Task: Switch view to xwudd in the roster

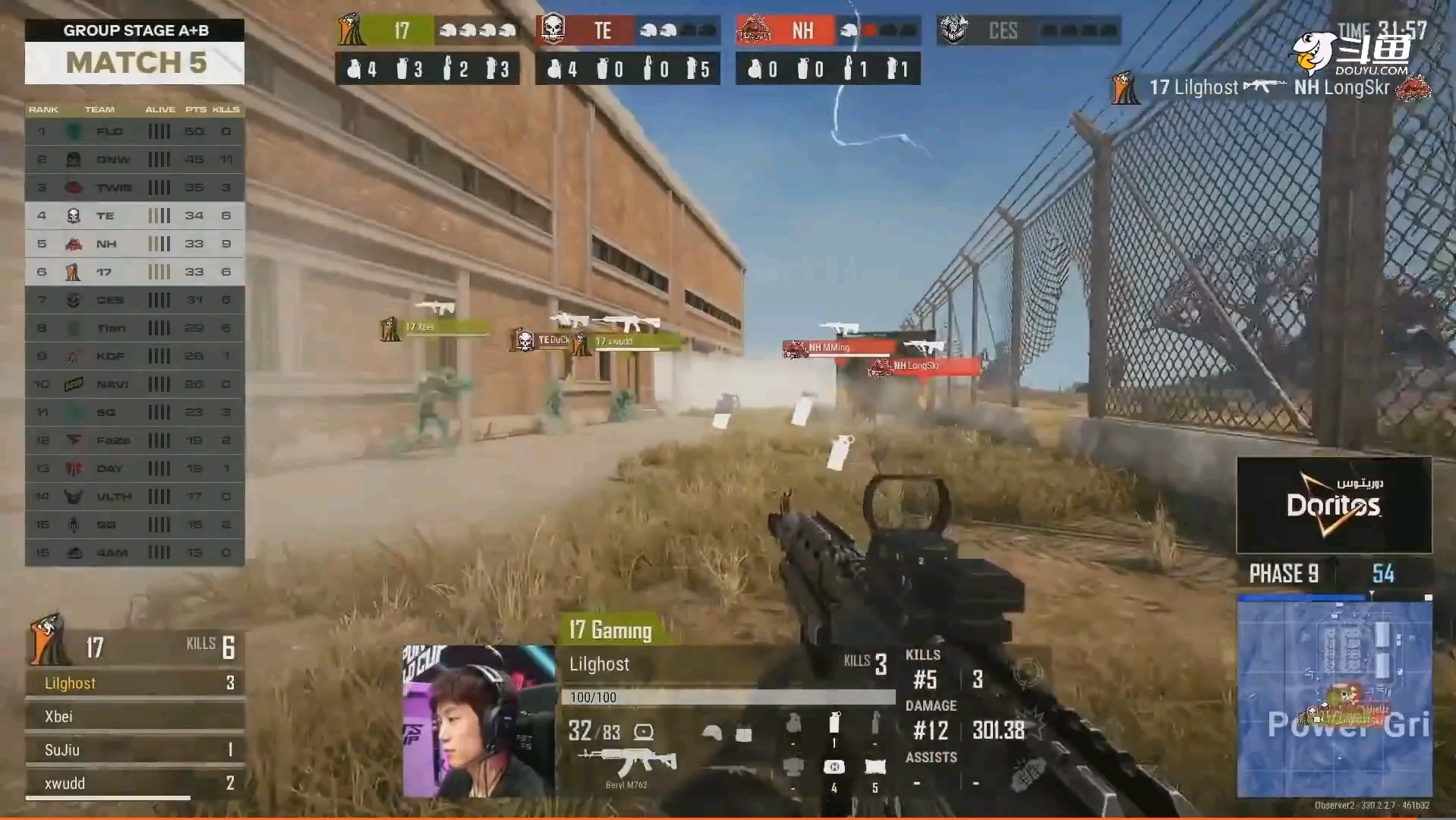Action: (134, 784)
